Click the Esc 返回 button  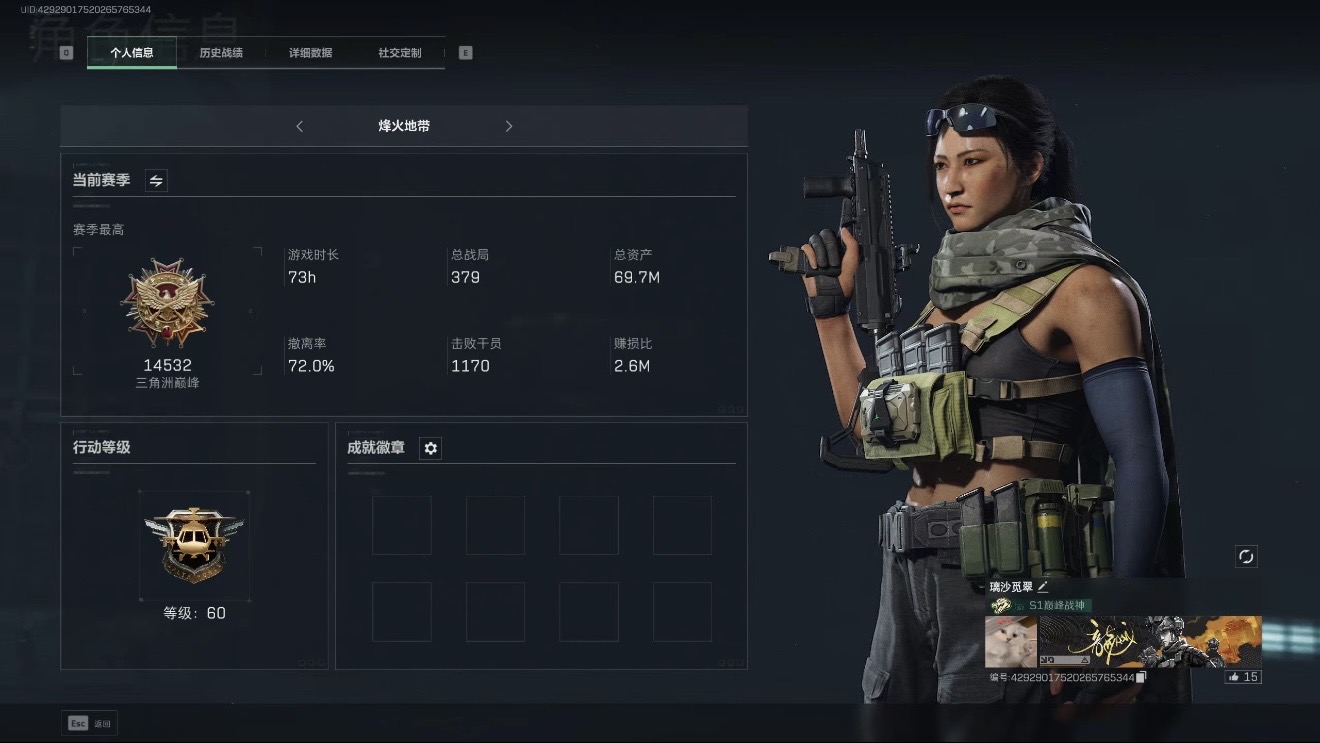[89, 722]
